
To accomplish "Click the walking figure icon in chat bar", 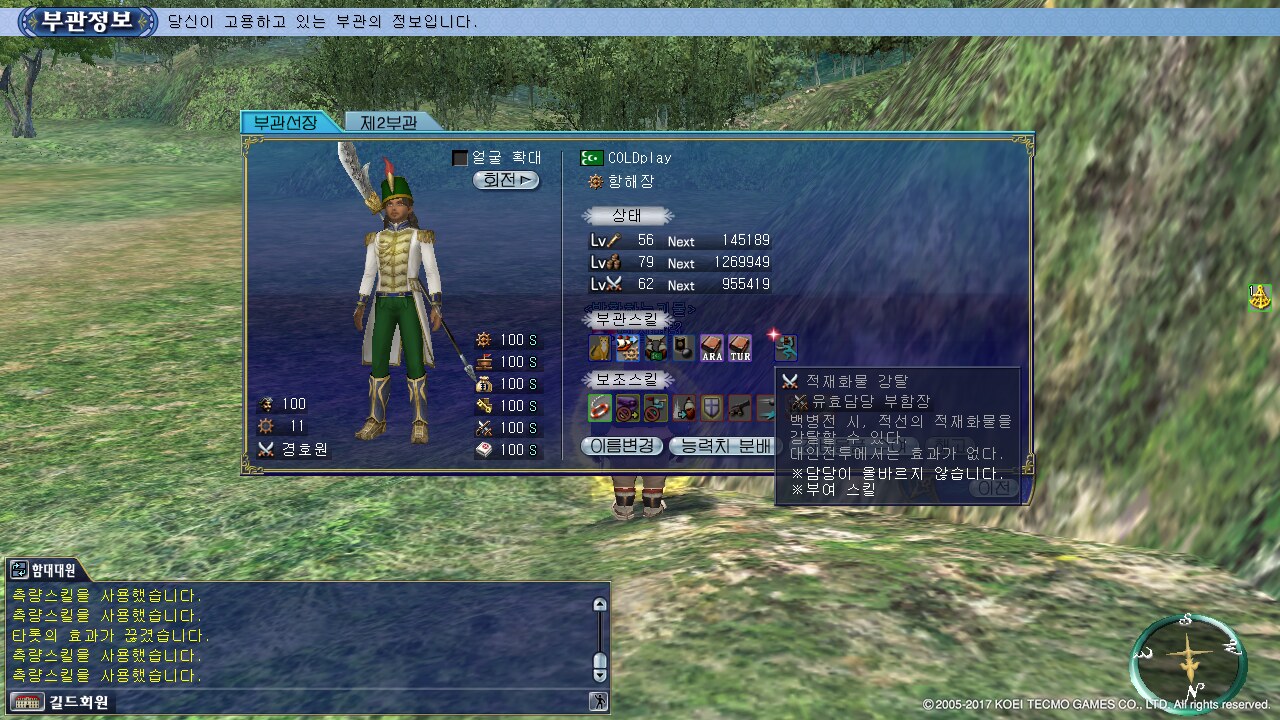I will 599,702.
